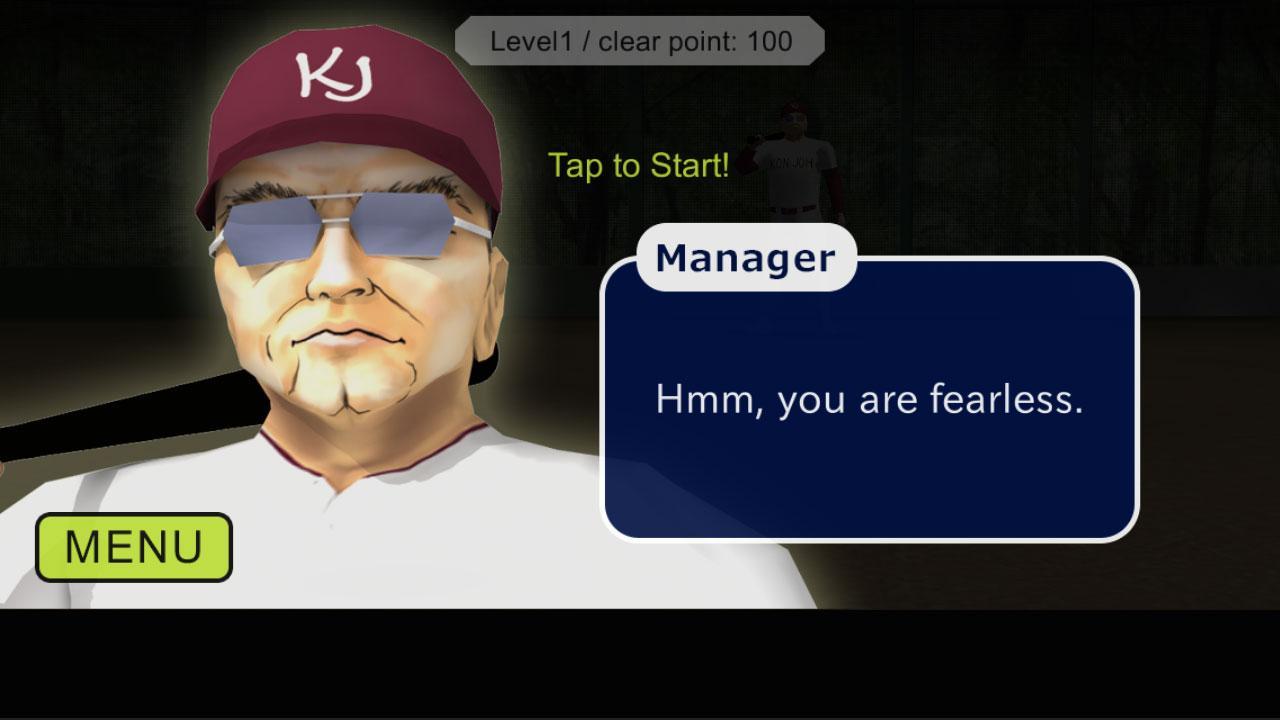Image resolution: width=1280 pixels, height=720 pixels.
Task: Click the black letterbox bar at the bottom
Action: (x=640, y=665)
